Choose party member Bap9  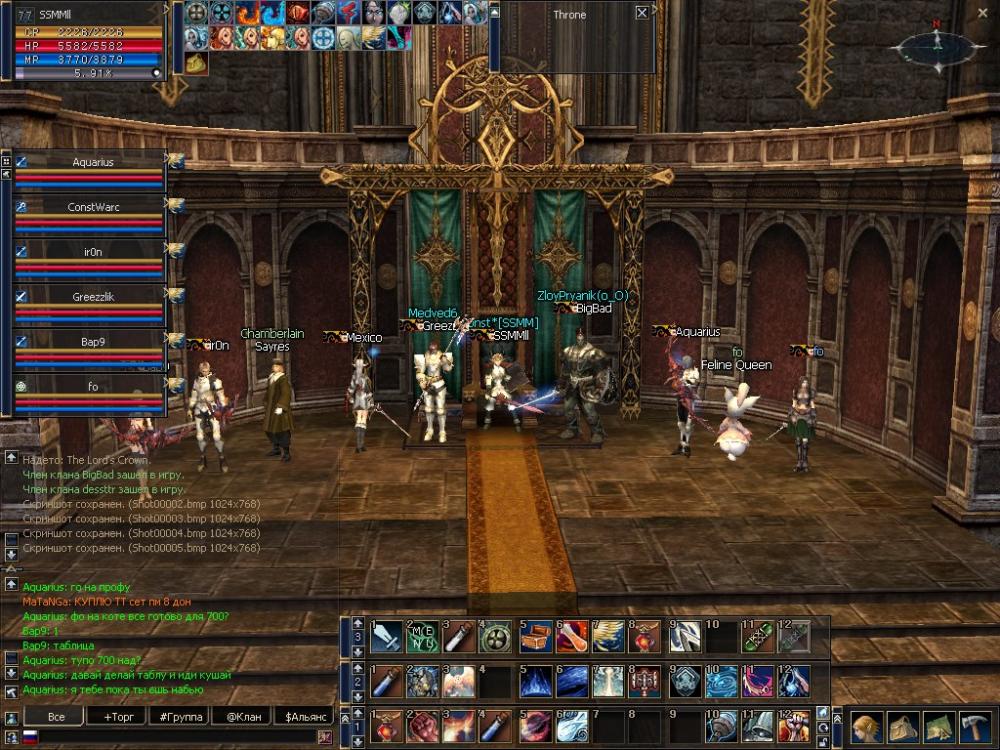tap(92, 341)
